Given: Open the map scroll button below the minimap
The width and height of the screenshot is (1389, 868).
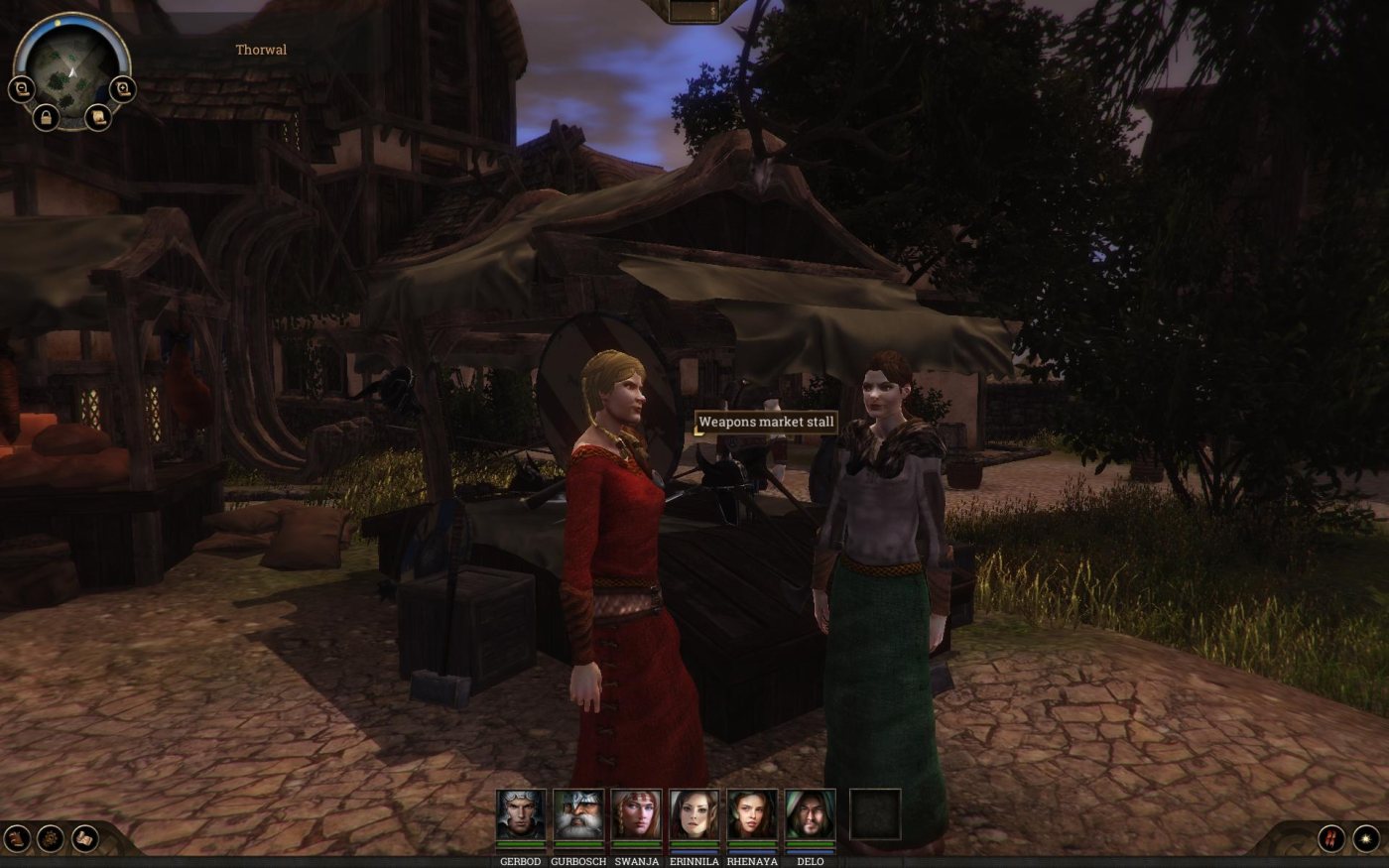Looking at the screenshot, I should click(x=97, y=117).
